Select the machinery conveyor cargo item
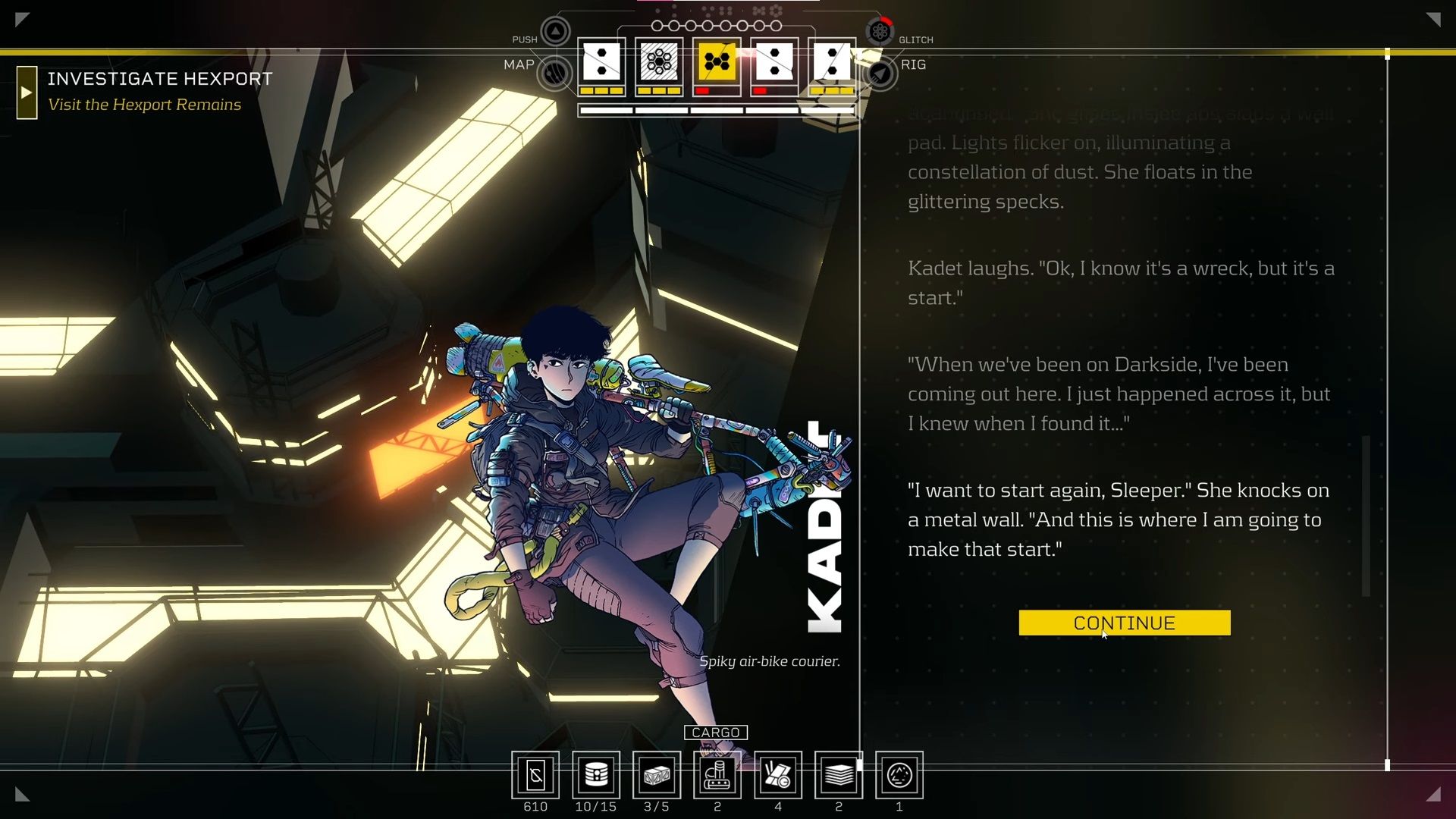This screenshot has height=819, width=1456. tap(717, 775)
